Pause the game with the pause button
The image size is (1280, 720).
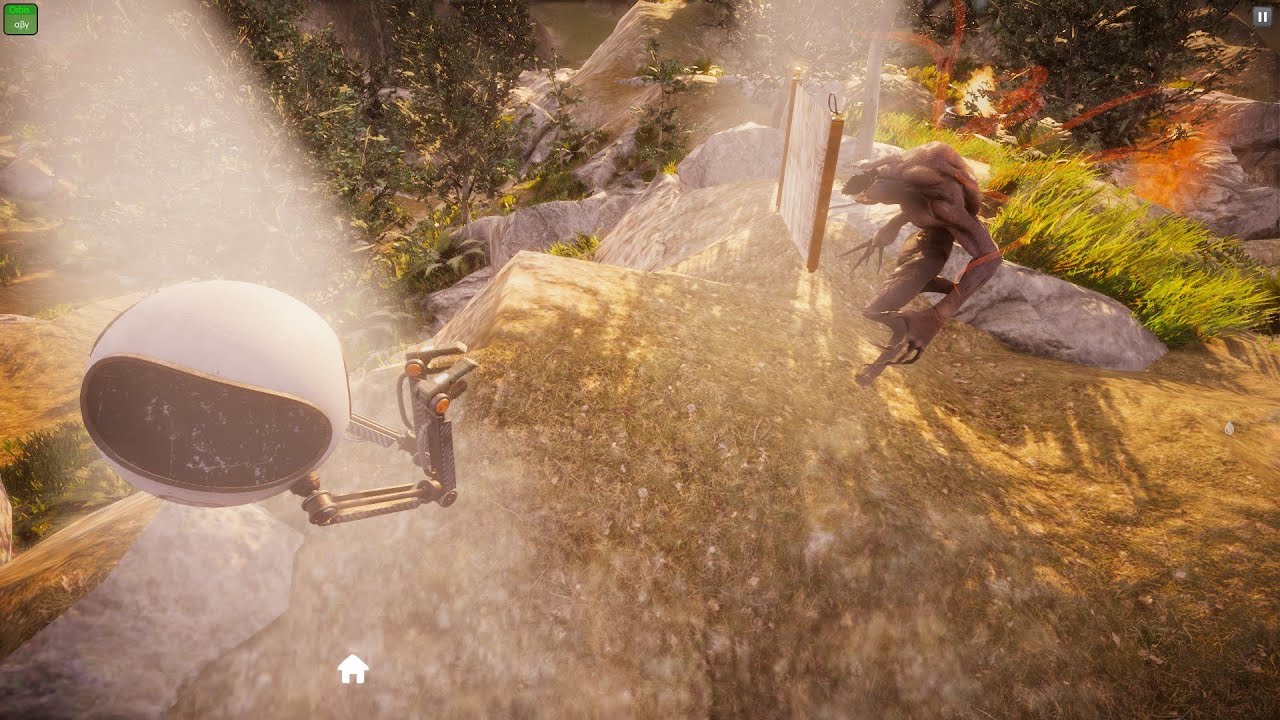pyautogui.click(x=1261, y=16)
